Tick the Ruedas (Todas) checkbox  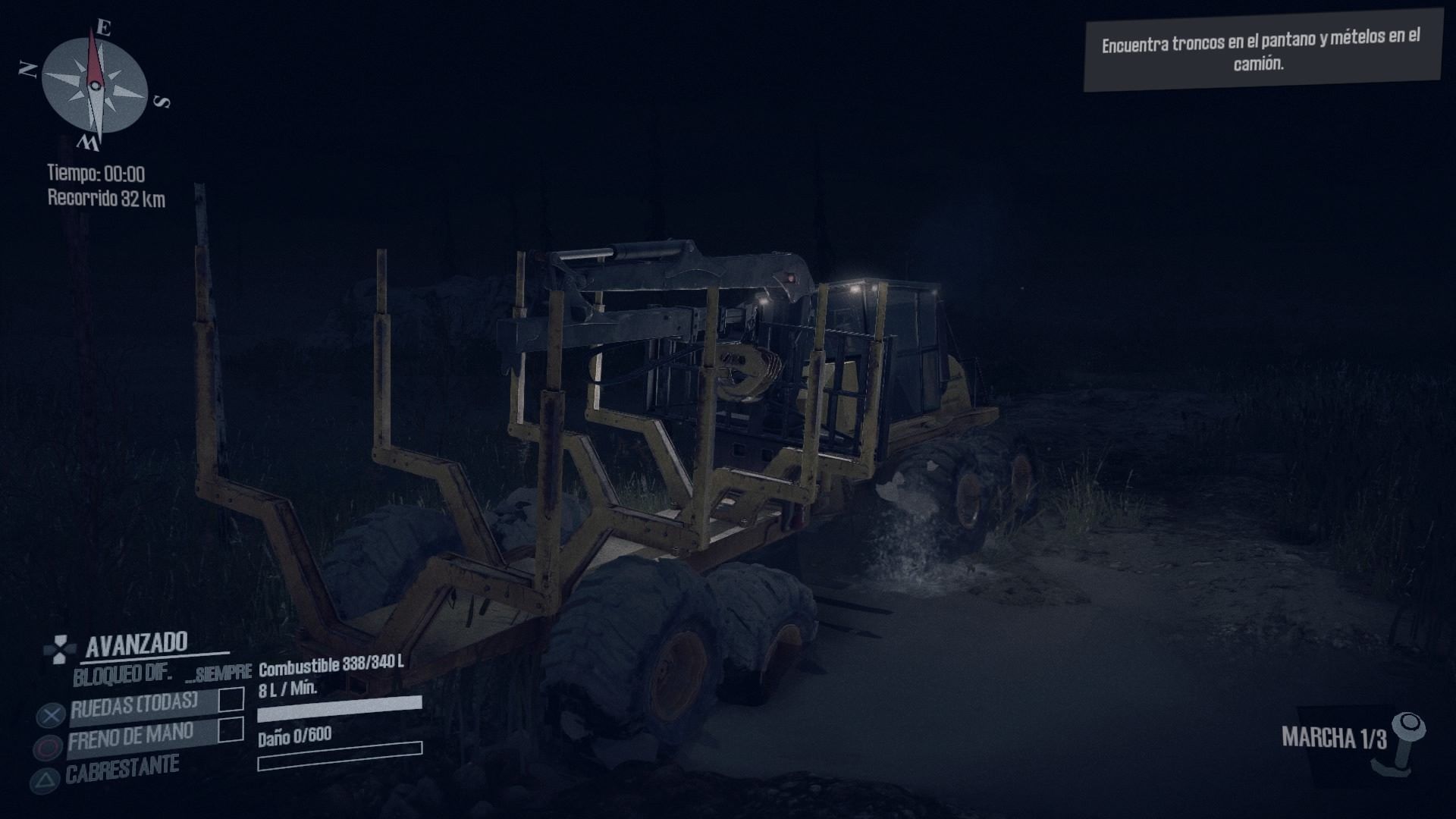[x=231, y=699]
